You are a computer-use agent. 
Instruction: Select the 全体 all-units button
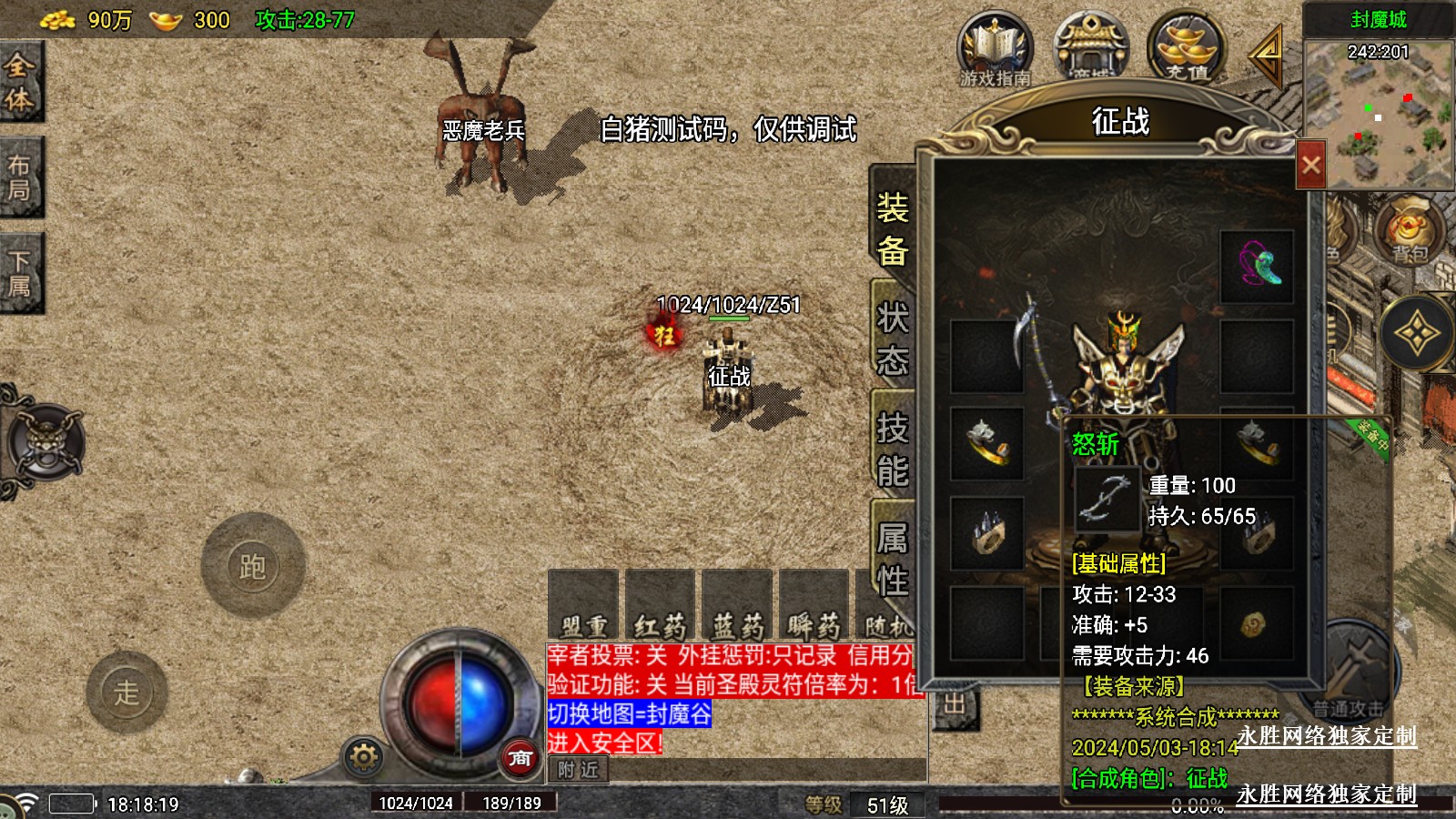[x=20, y=82]
